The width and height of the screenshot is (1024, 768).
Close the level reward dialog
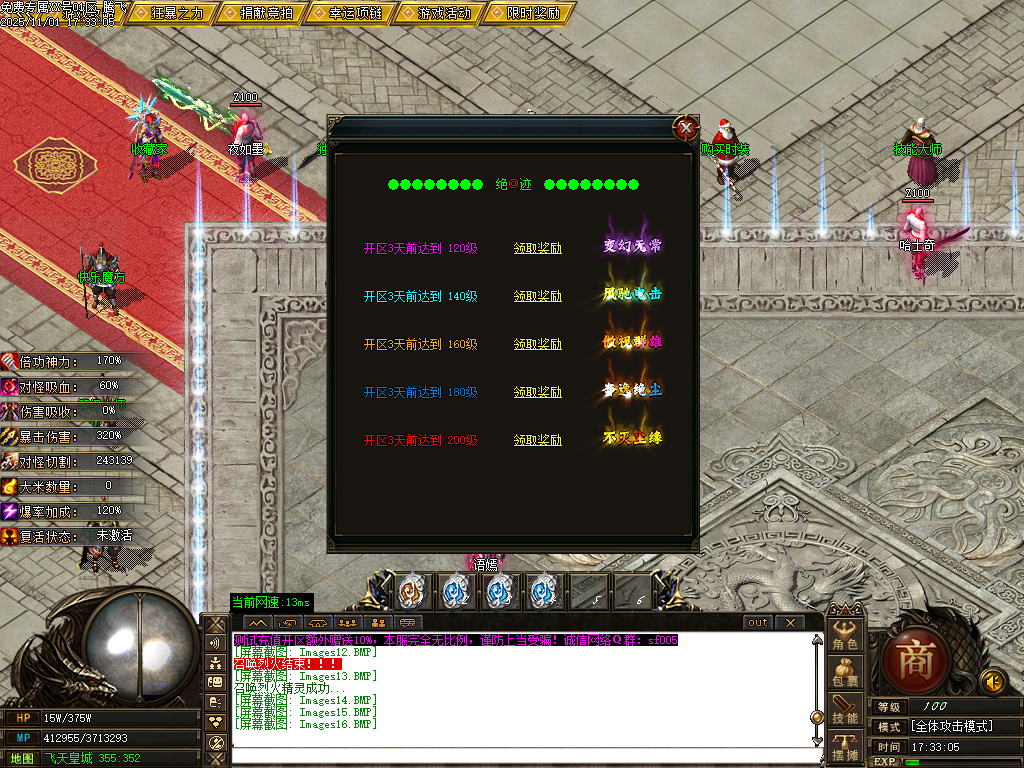[x=685, y=128]
